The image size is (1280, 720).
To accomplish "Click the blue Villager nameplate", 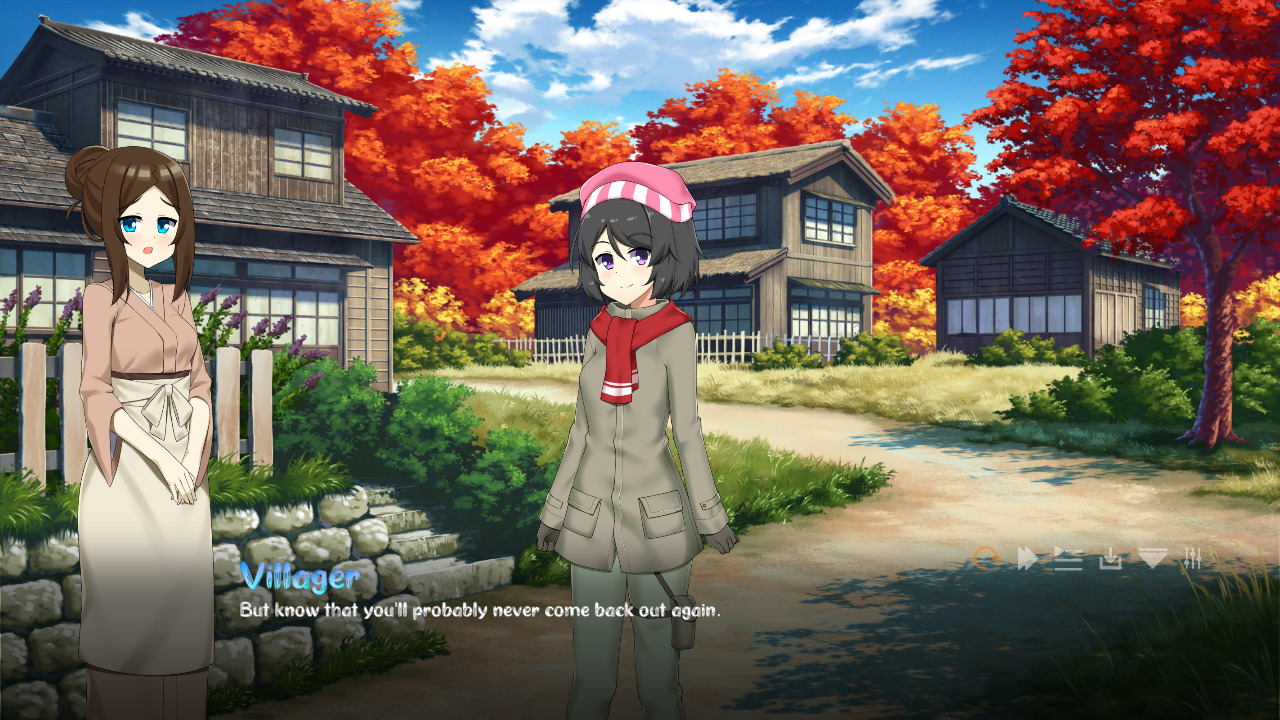I will pyautogui.click(x=300, y=576).
